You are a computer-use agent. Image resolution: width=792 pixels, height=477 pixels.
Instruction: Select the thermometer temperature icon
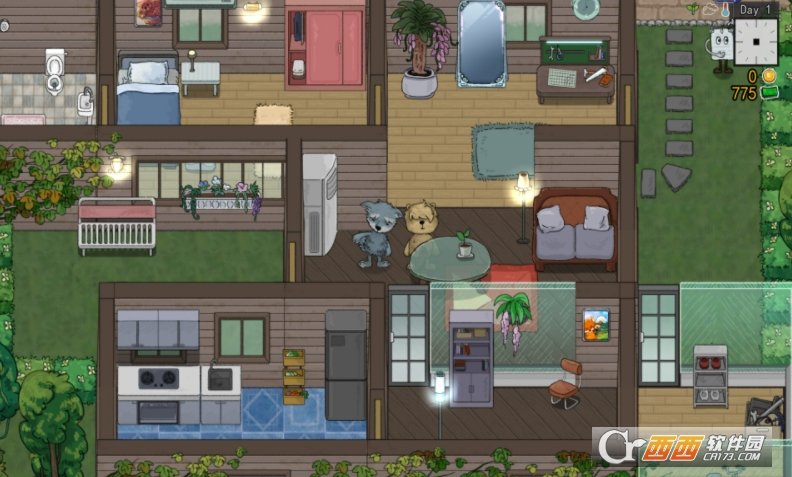coord(724,9)
